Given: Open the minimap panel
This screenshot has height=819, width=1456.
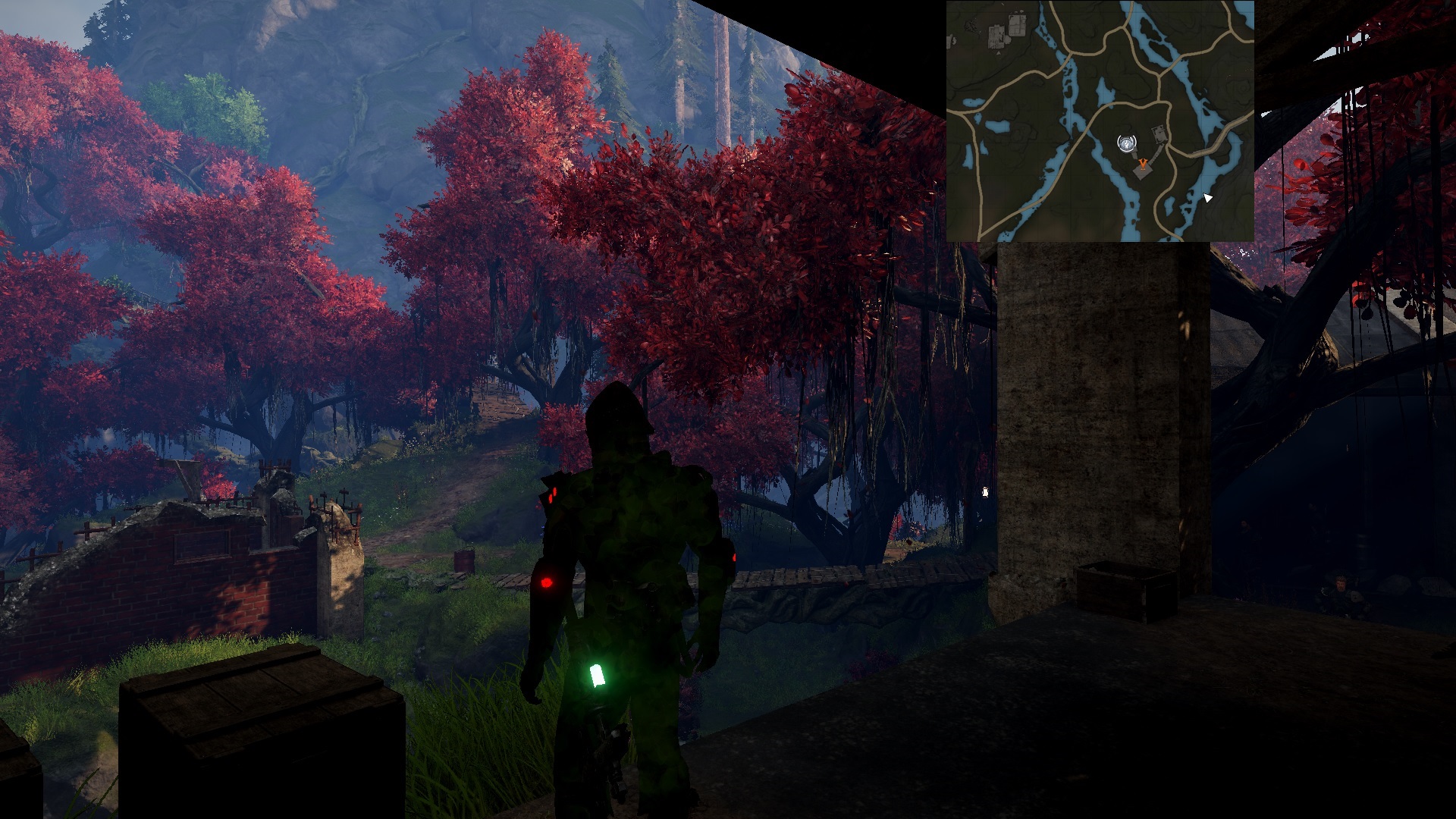Looking at the screenshot, I should 1100,121.
